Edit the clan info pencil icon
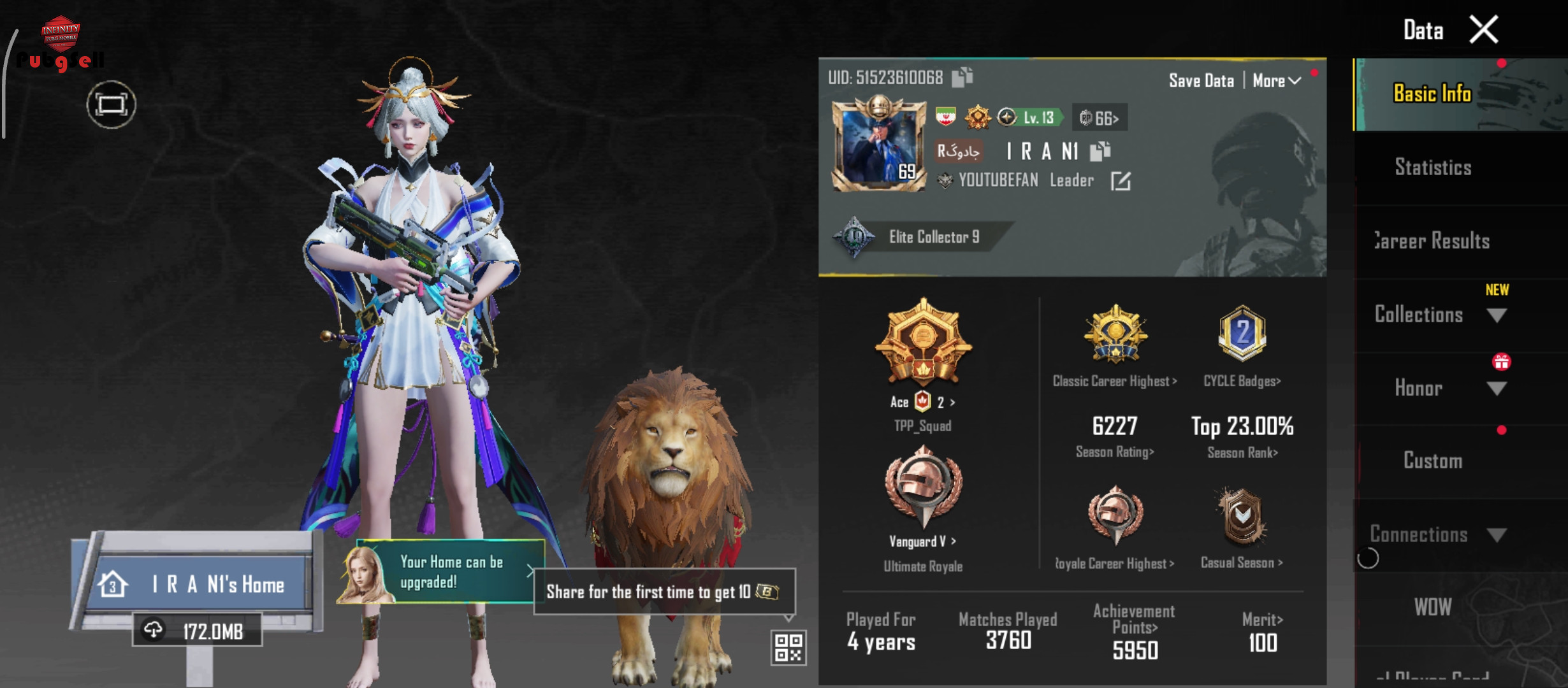 [x=1121, y=182]
